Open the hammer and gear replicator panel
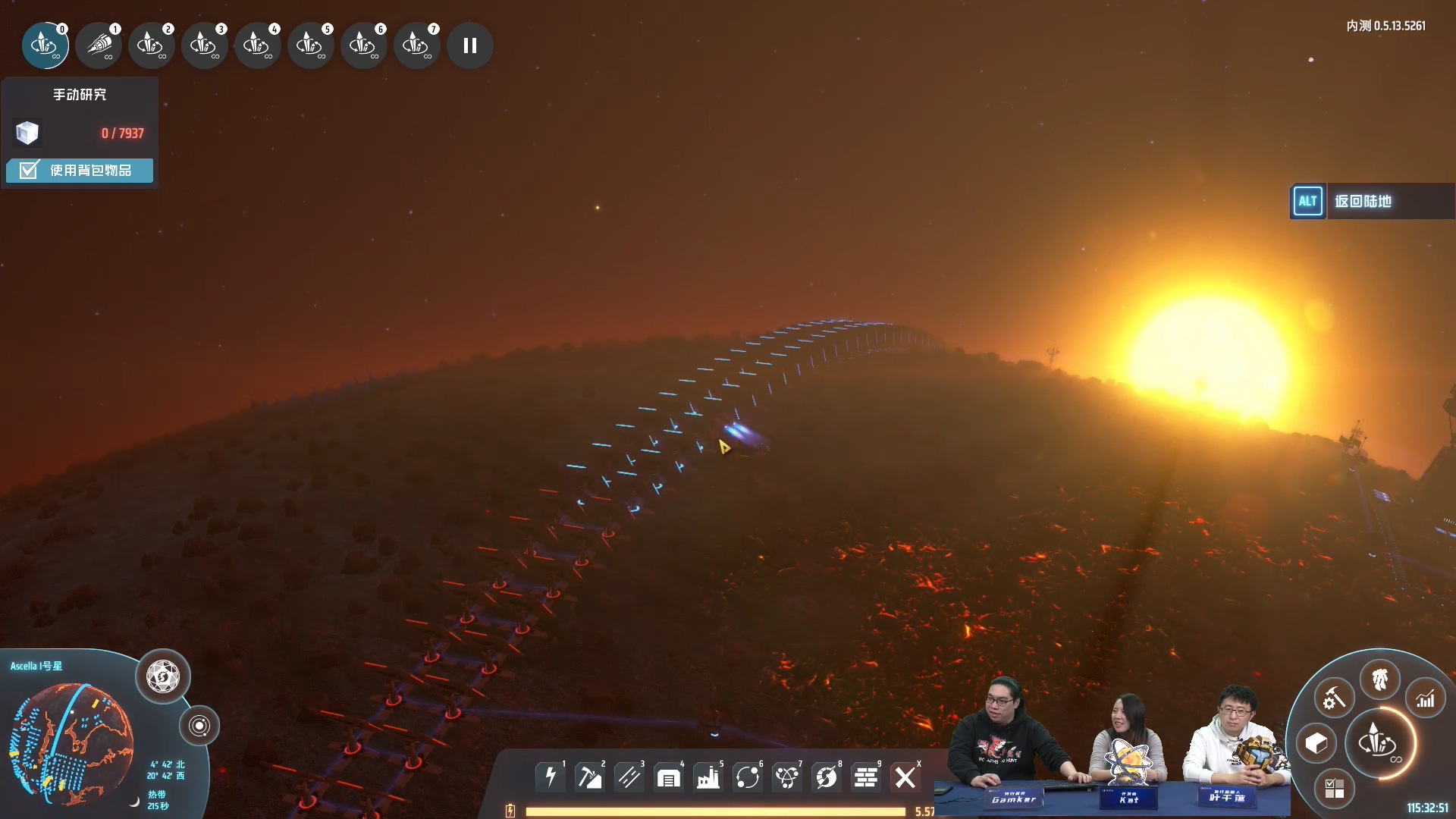The image size is (1456, 819). click(x=1334, y=698)
